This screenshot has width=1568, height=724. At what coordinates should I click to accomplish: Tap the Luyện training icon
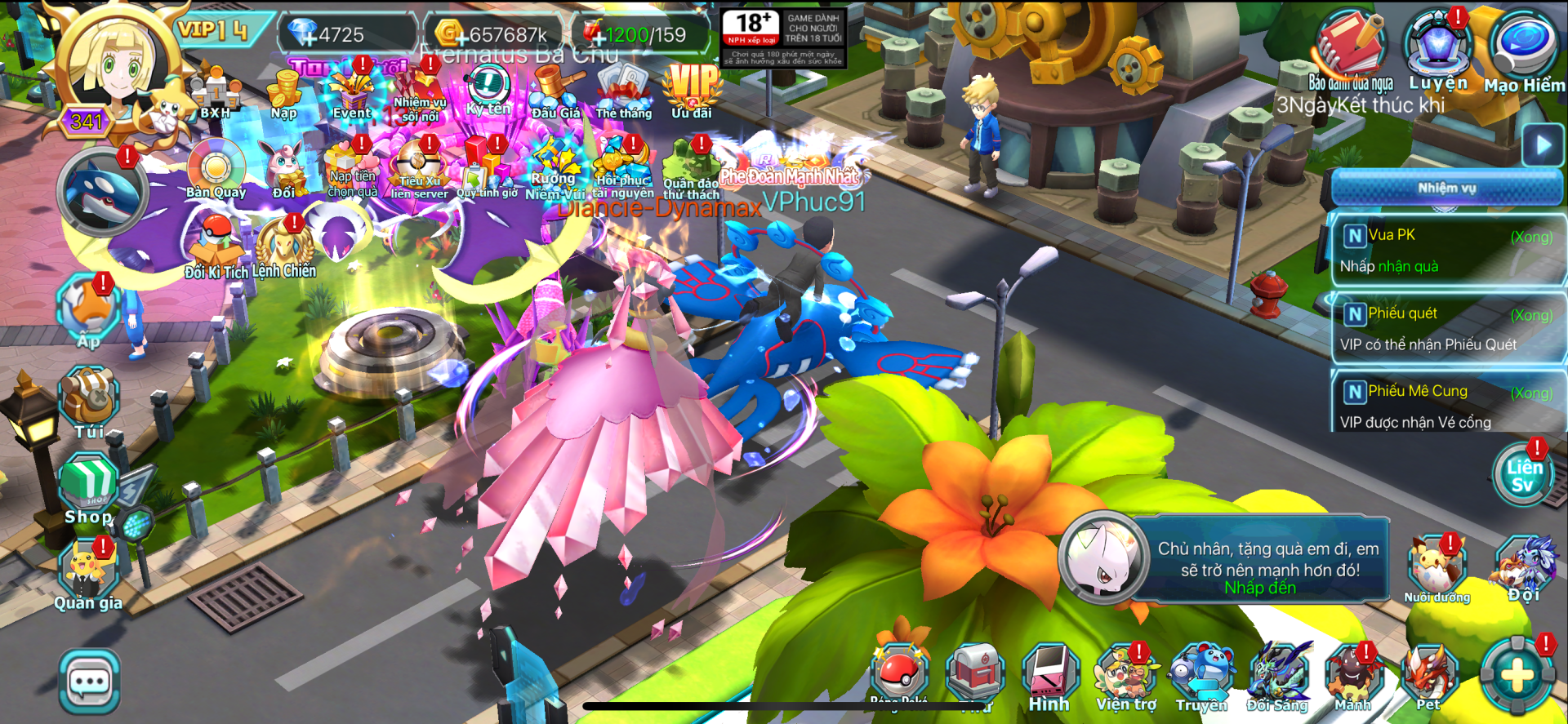[1437, 47]
